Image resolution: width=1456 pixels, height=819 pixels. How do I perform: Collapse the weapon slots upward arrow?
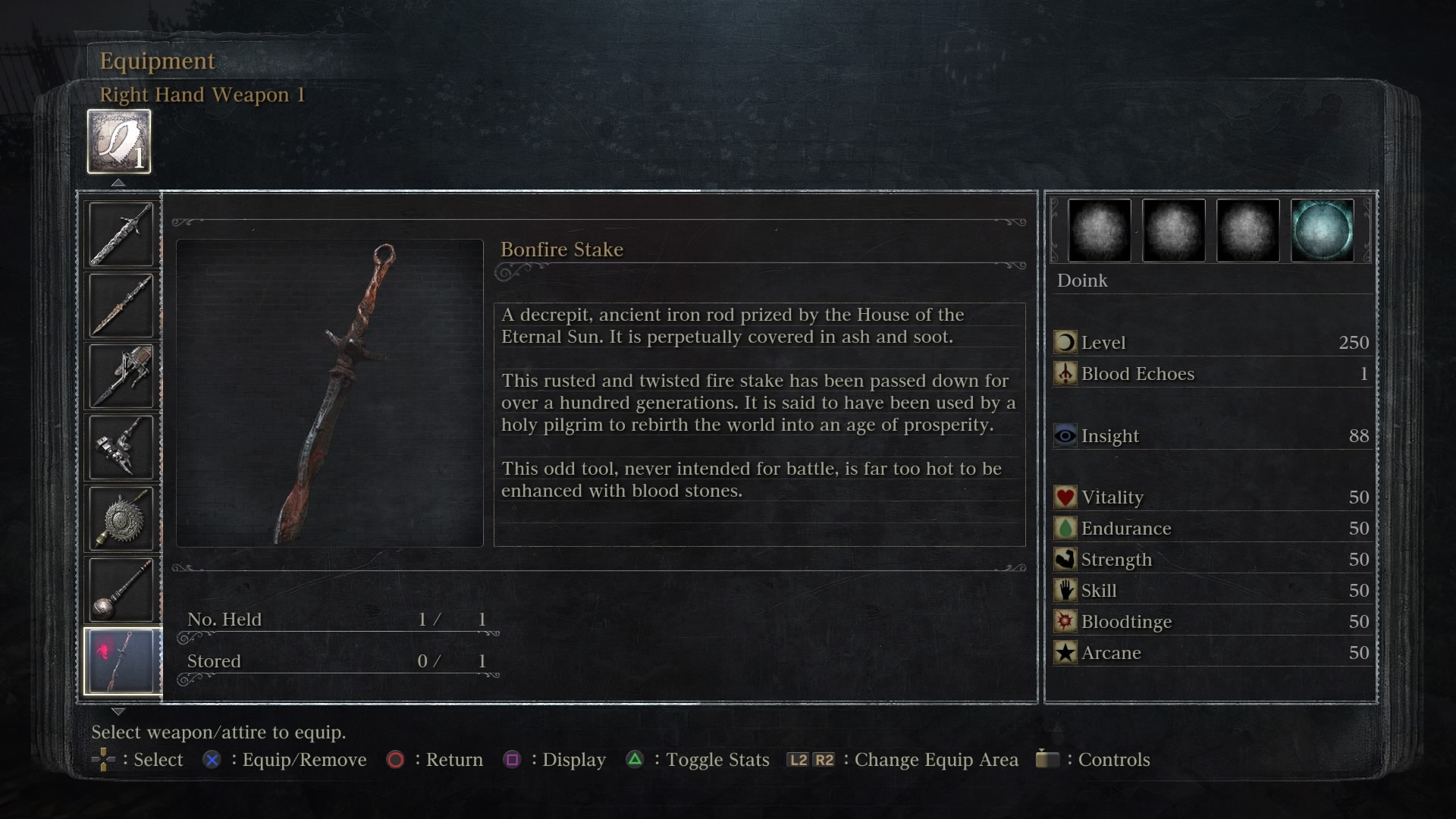(x=118, y=182)
